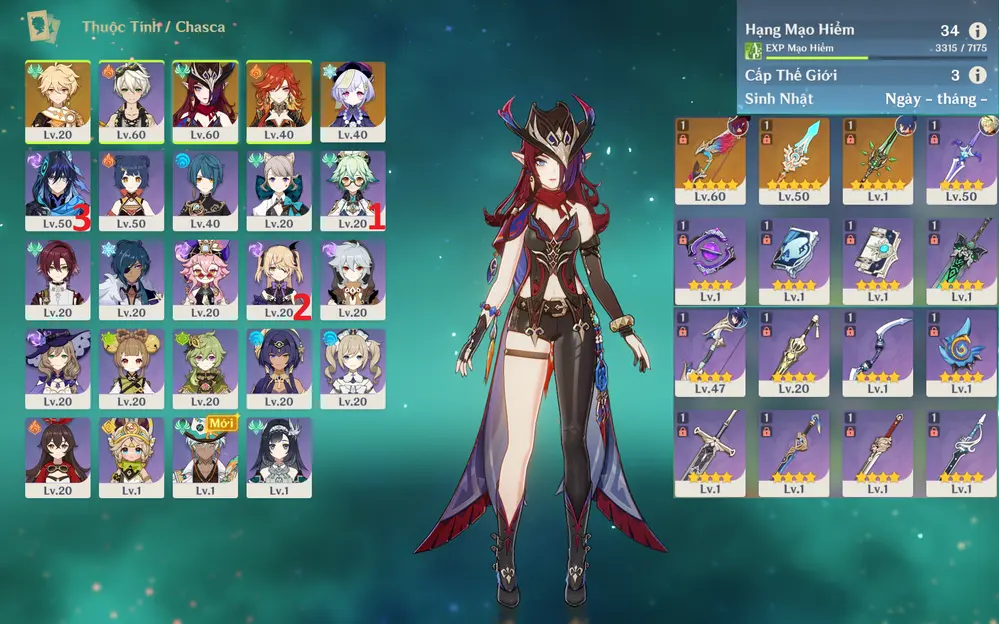Select the pink-haired Dori card

[x=205, y=279]
